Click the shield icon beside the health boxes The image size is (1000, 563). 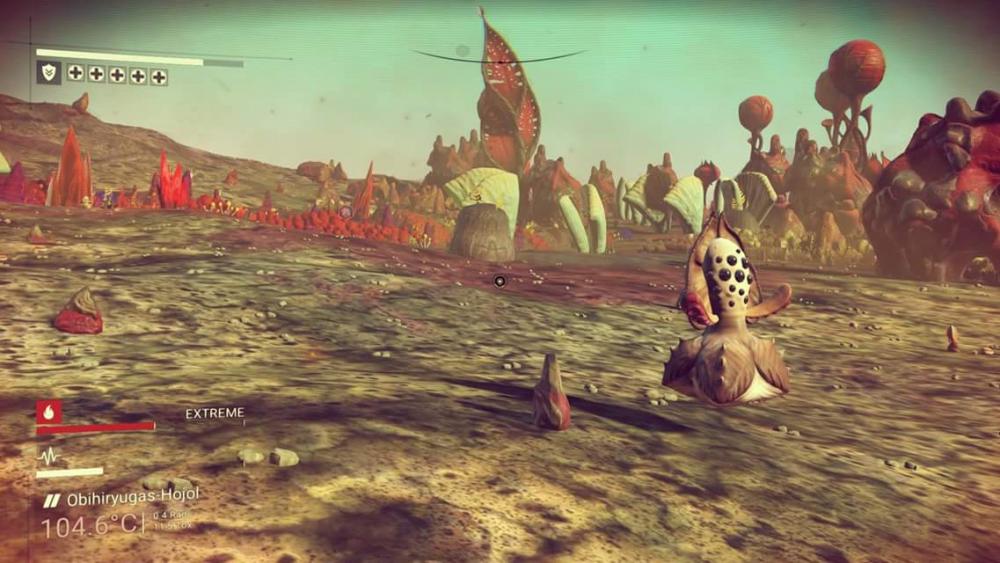48,72
